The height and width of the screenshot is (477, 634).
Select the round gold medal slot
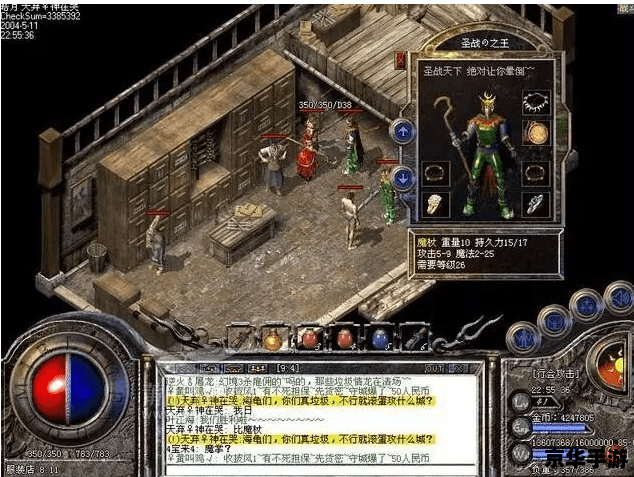tap(536, 133)
